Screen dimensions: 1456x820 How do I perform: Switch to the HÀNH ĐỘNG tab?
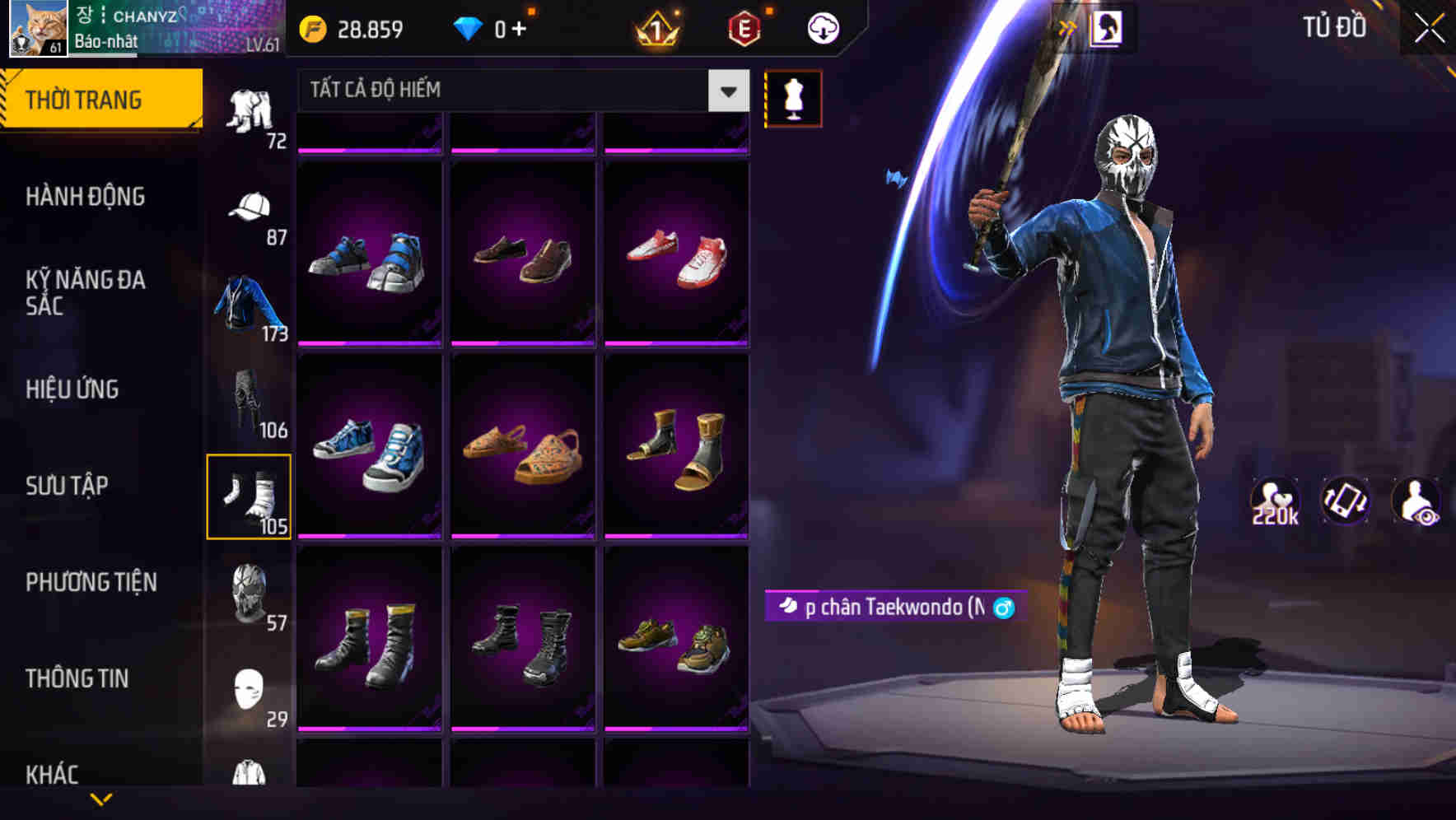coord(86,197)
